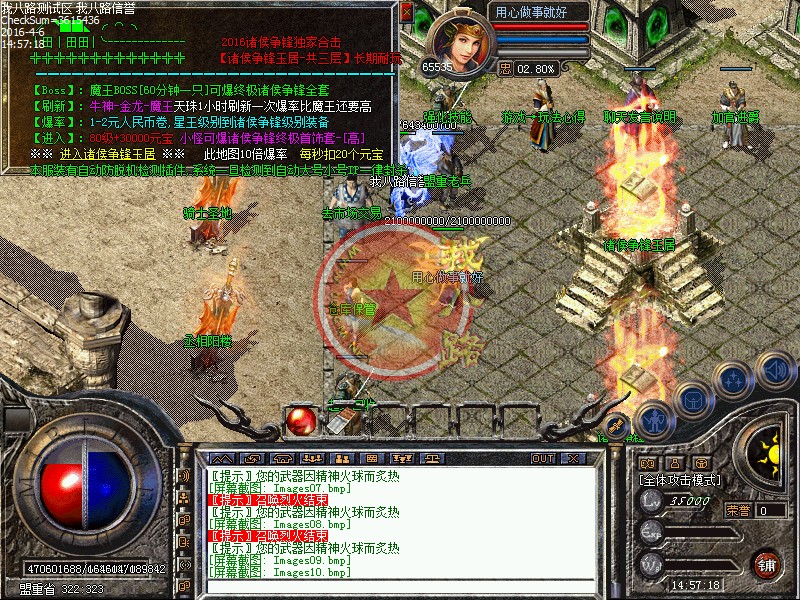
Task: Click the OUT button above the chat
Action: click(542, 458)
